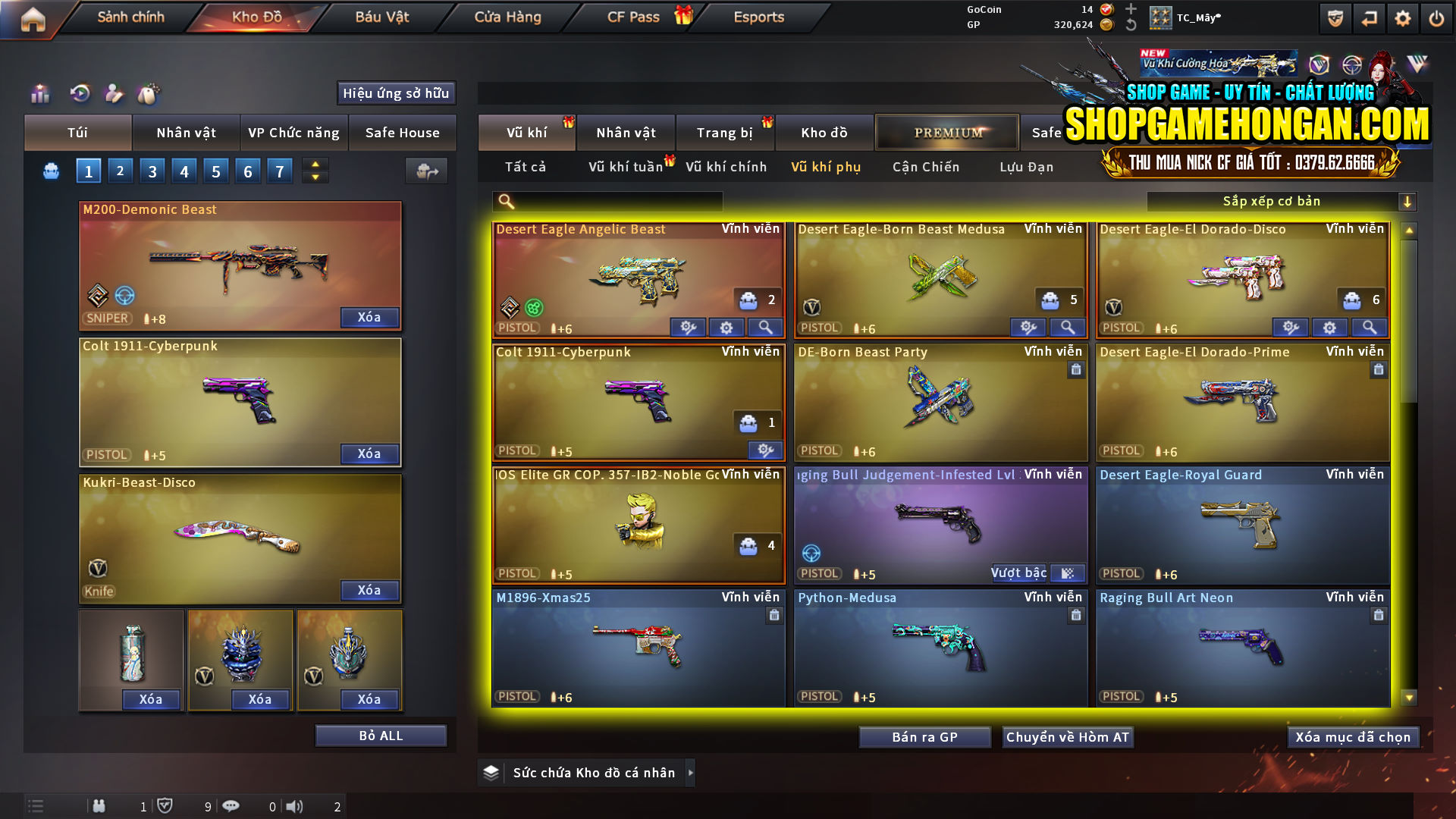The image size is (1456, 819).
Task: Switch to bag page 7
Action: [279, 171]
